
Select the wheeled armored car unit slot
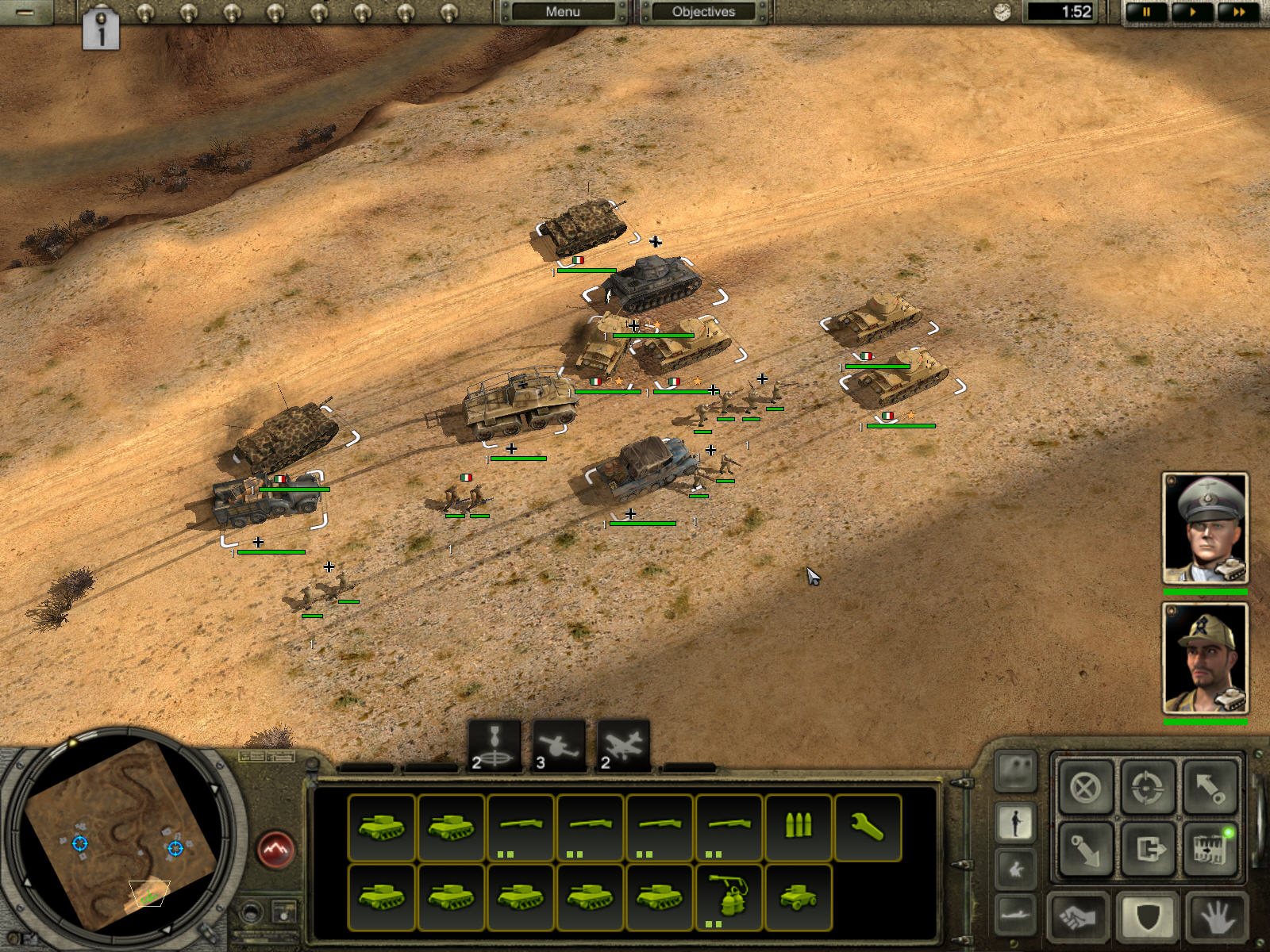pos(798,897)
